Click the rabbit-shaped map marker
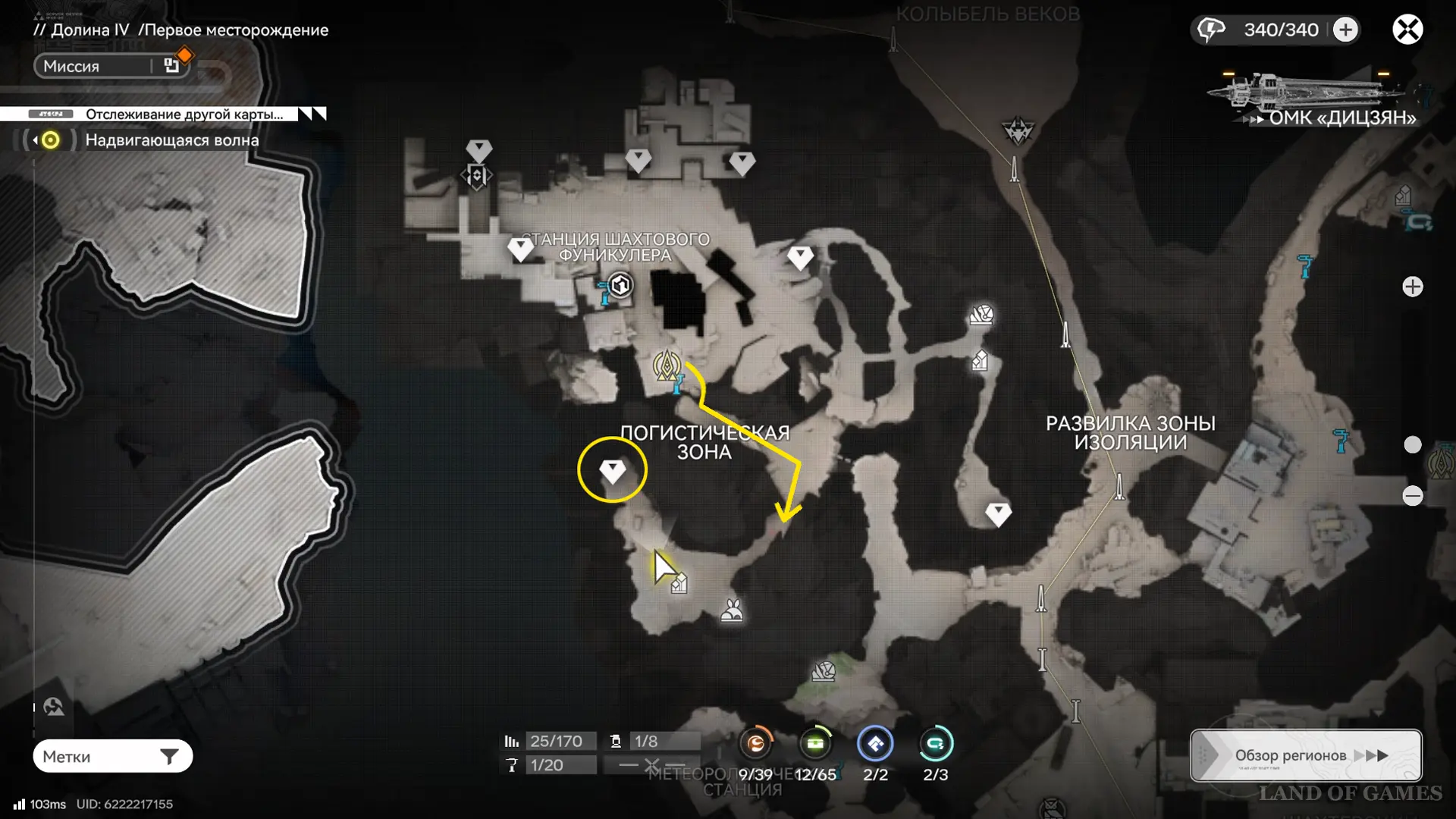Viewport: 1456px width, 819px height. pyautogui.click(x=732, y=610)
